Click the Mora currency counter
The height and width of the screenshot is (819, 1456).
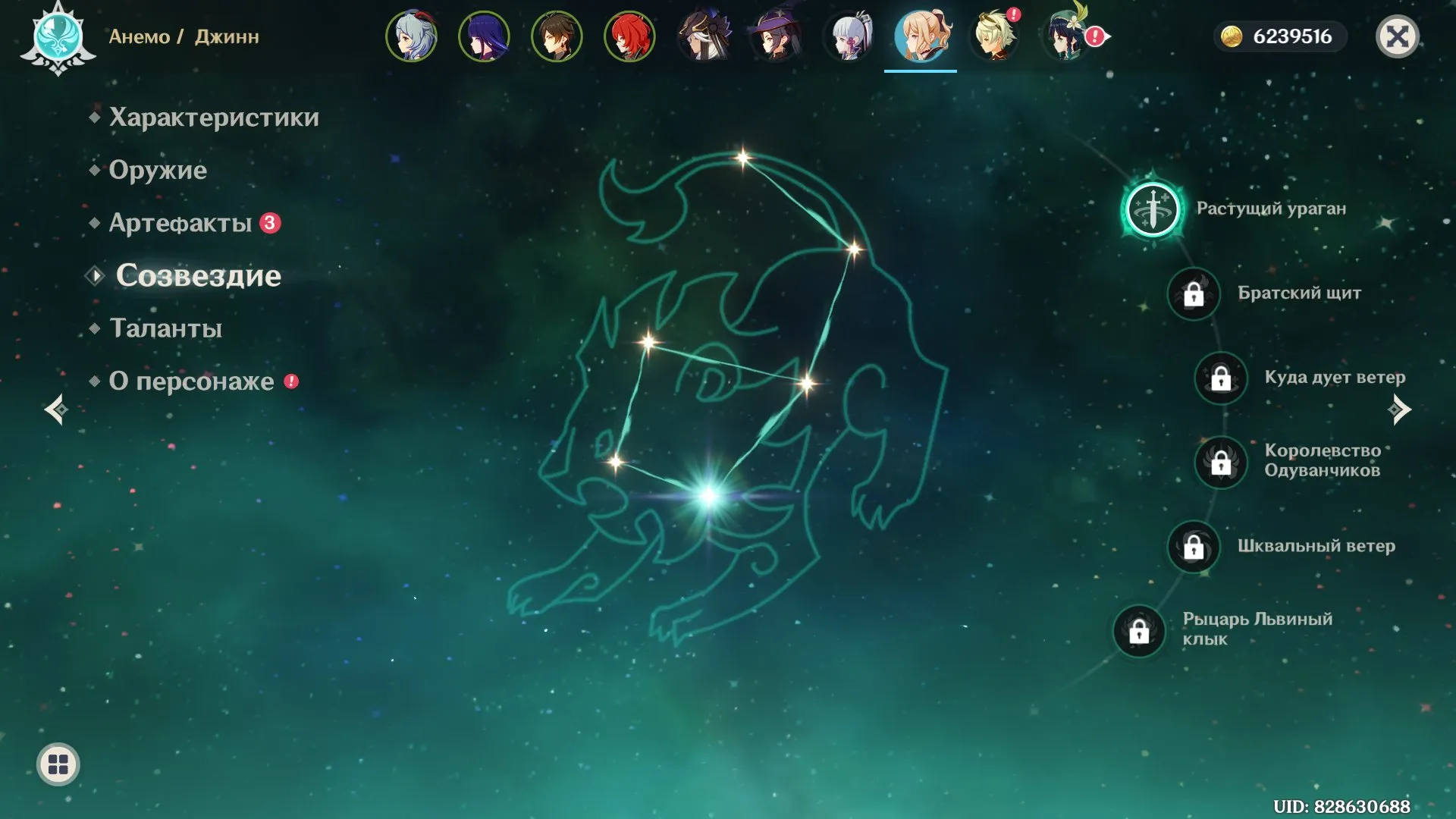[1279, 35]
